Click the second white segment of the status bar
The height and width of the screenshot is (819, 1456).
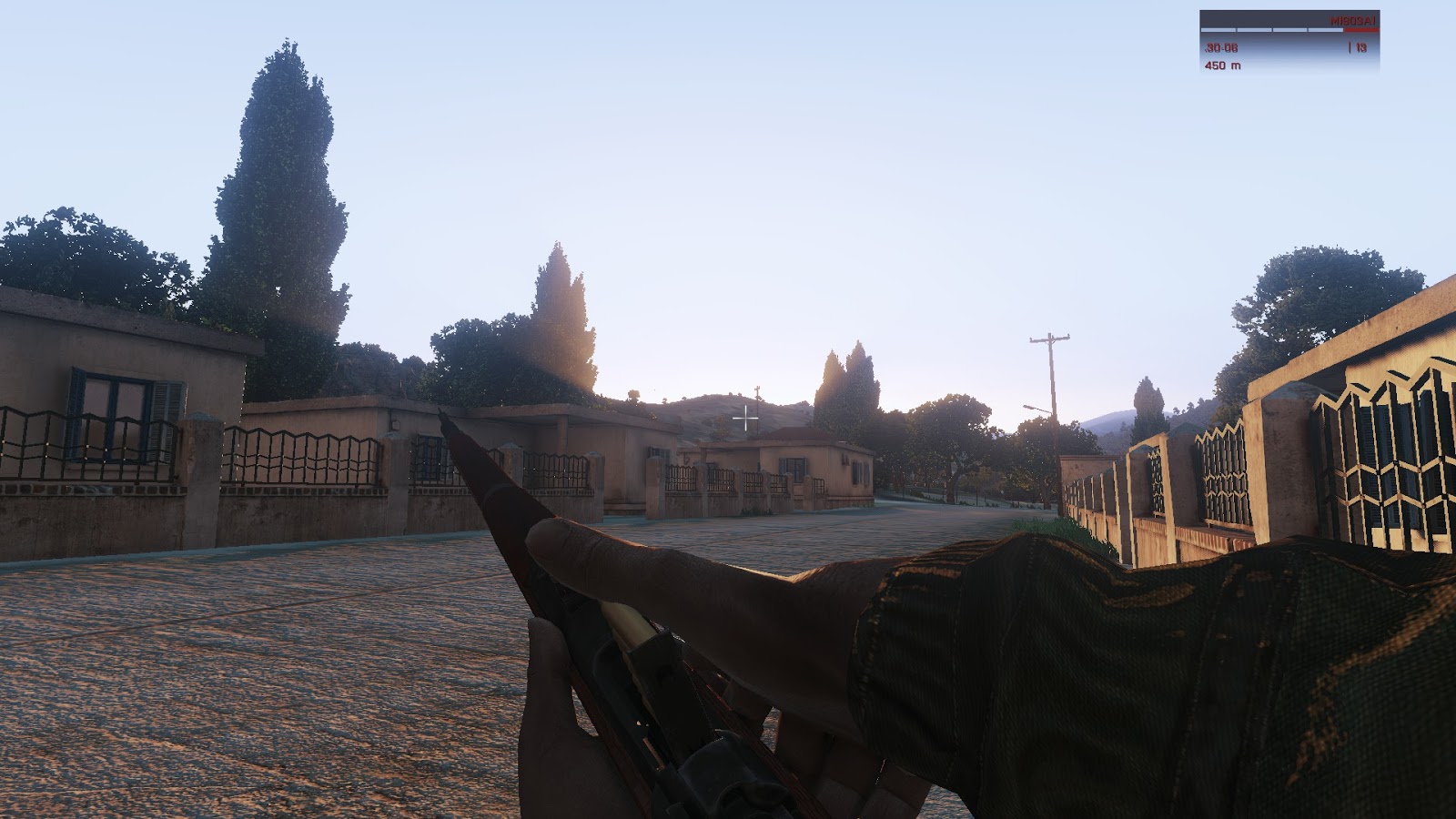[x=1255, y=30]
